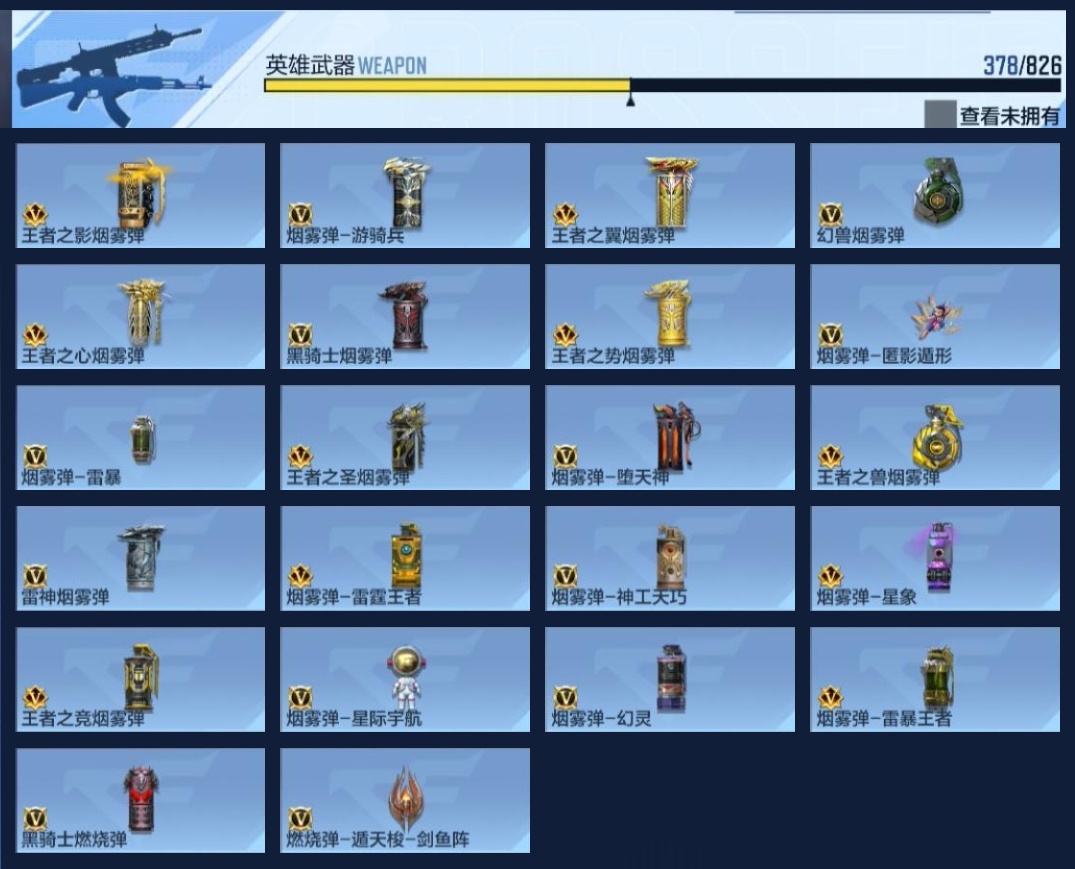The width and height of the screenshot is (1075, 869).
Task: Pick the 王者之心烟雾弹 tile
Action: point(141,316)
